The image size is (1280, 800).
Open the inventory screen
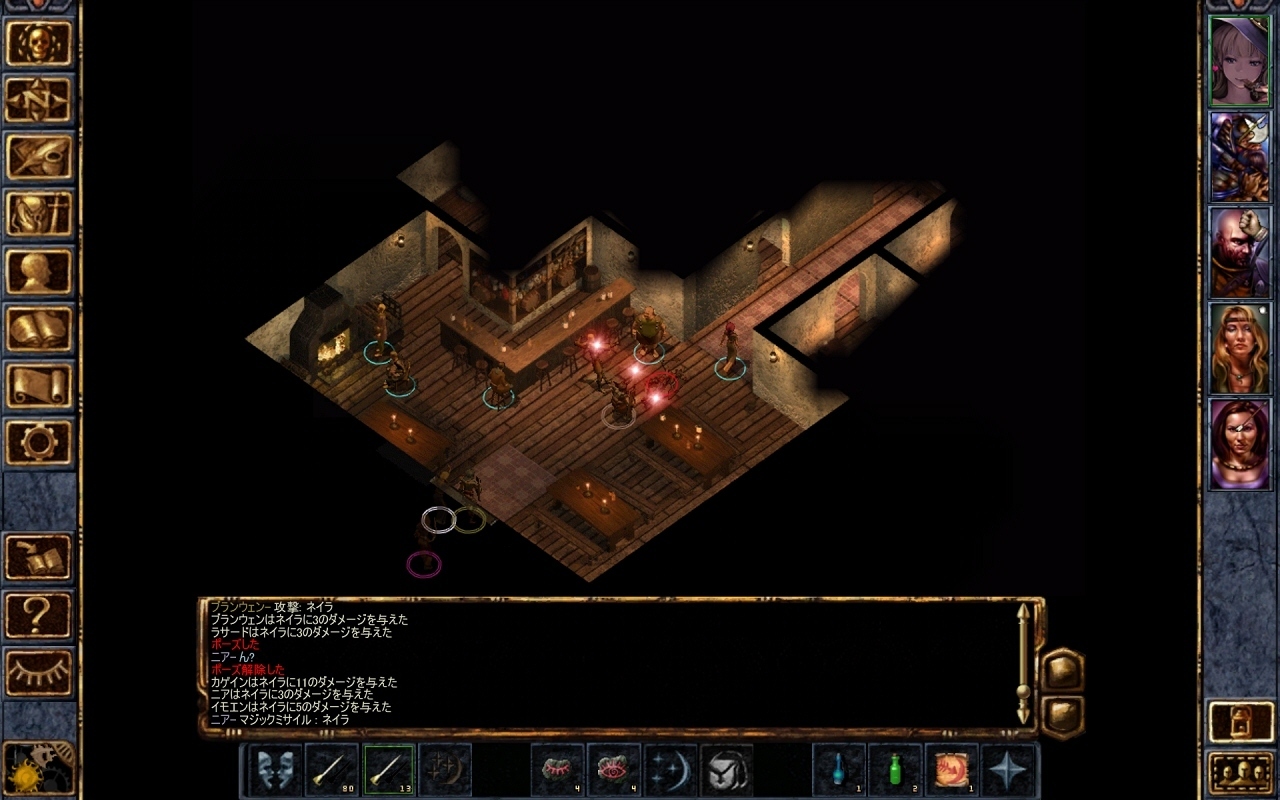40,213
